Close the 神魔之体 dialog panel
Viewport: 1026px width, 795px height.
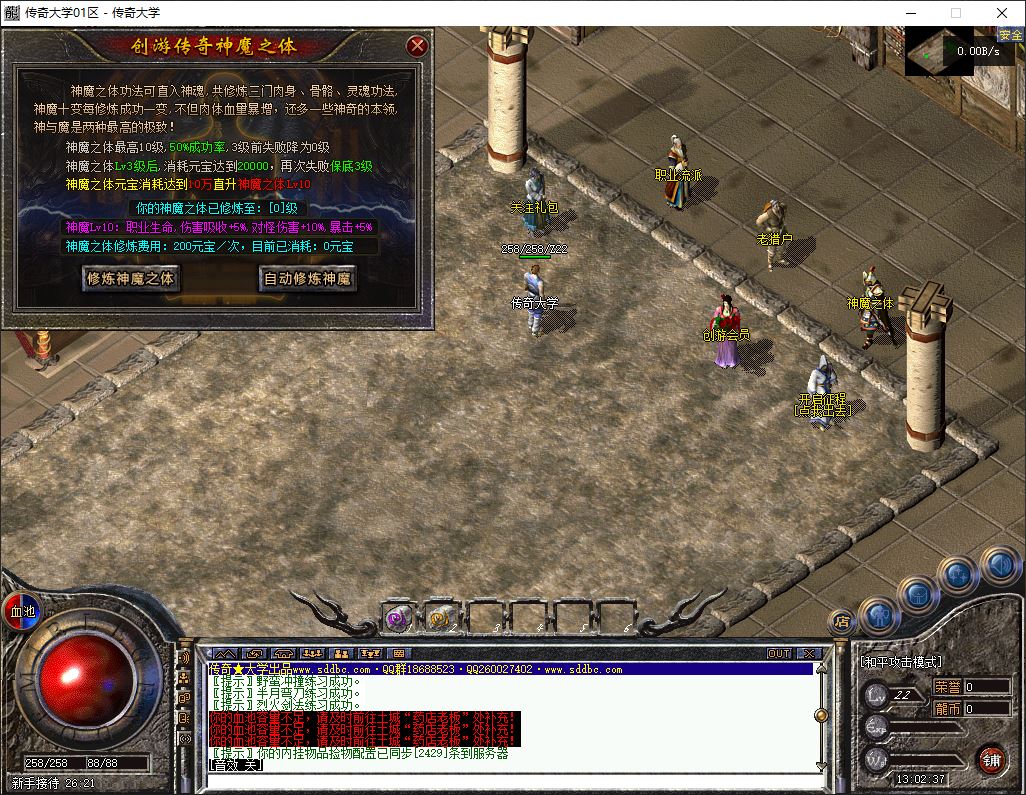tap(418, 46)
